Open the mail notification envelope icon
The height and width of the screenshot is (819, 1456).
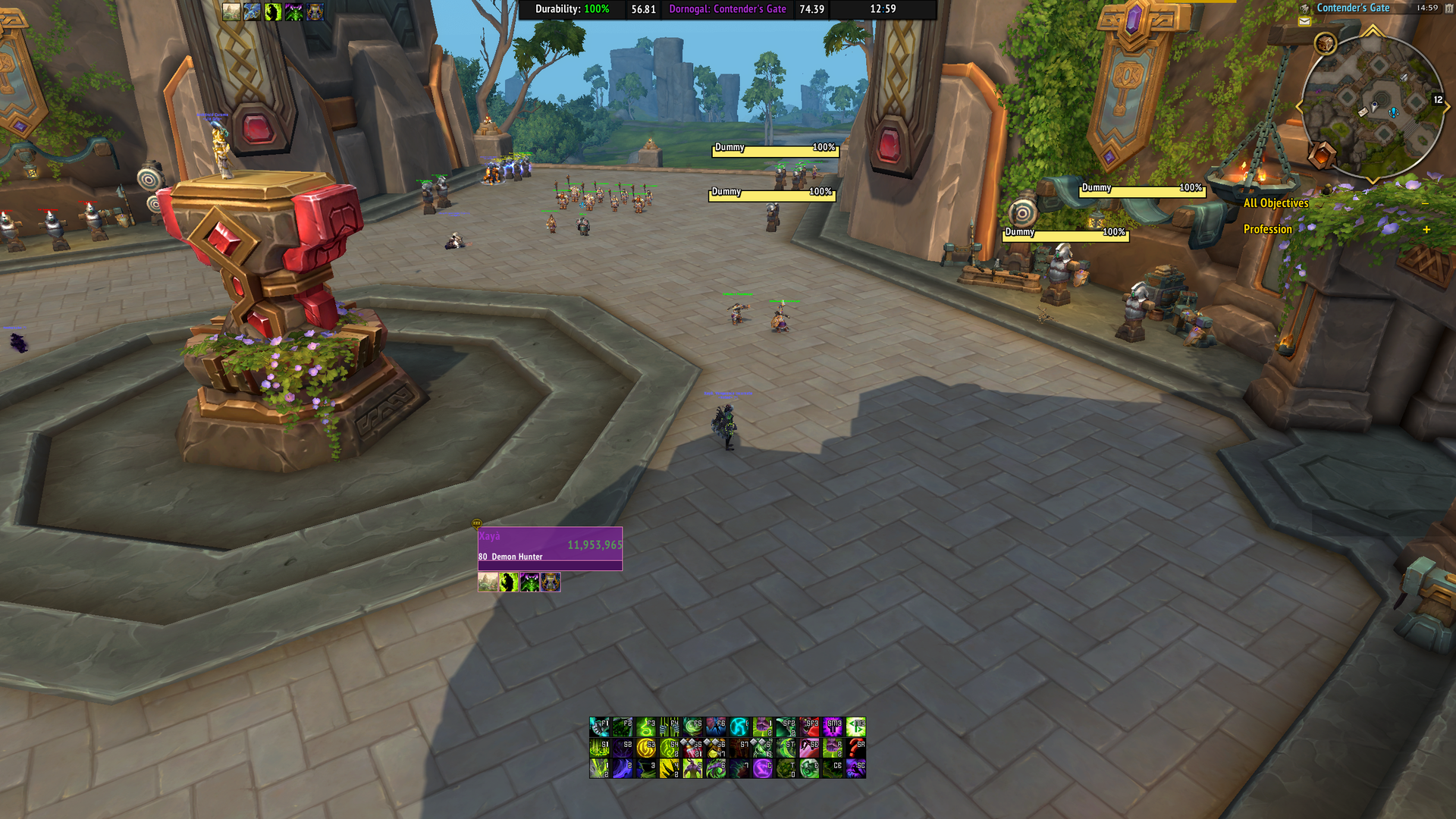click(x=1304, y=22)
